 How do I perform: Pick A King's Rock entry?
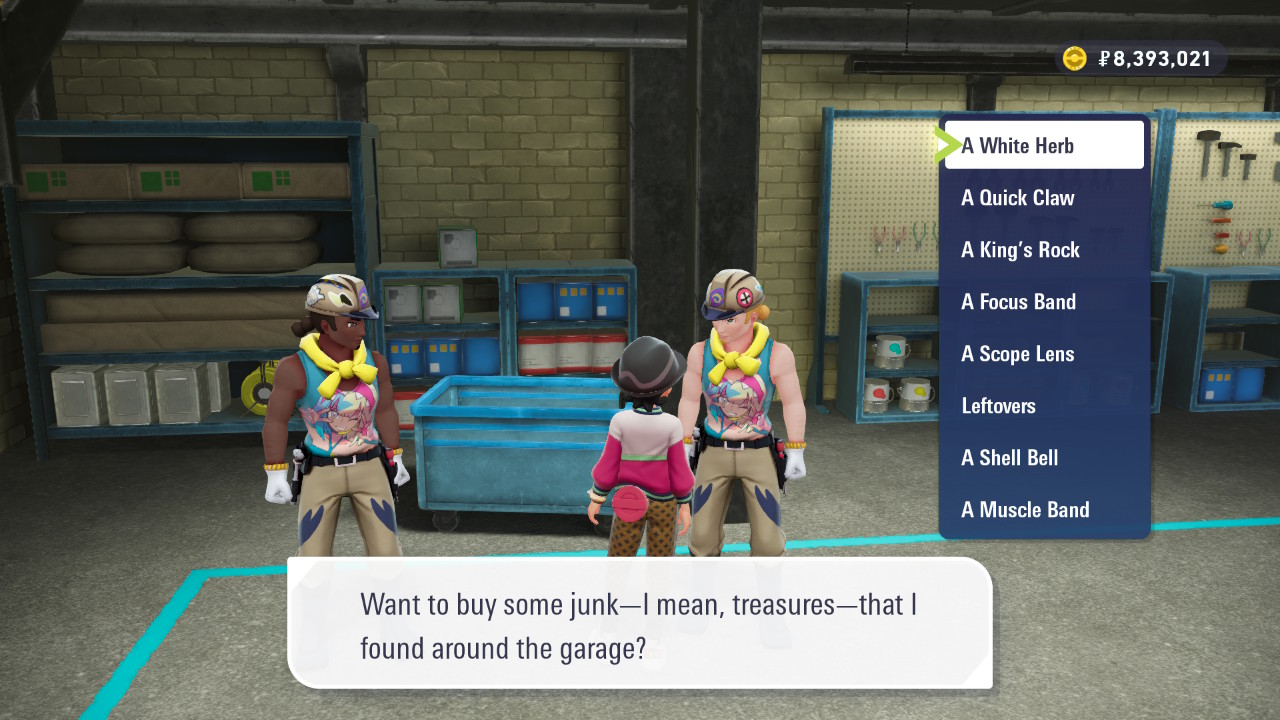click(1044, 250)
